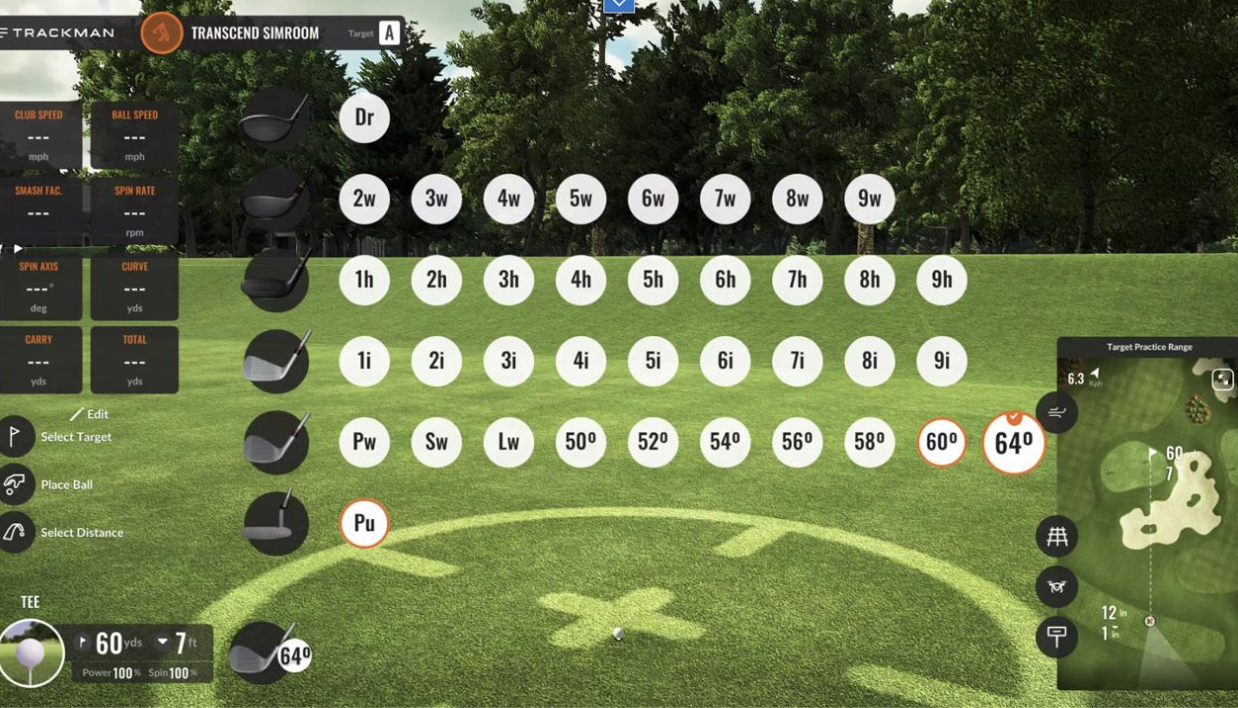Expand the top dropdown arrow tab
This screenshot has width=1238, height=708.
(x=619, y=5)
